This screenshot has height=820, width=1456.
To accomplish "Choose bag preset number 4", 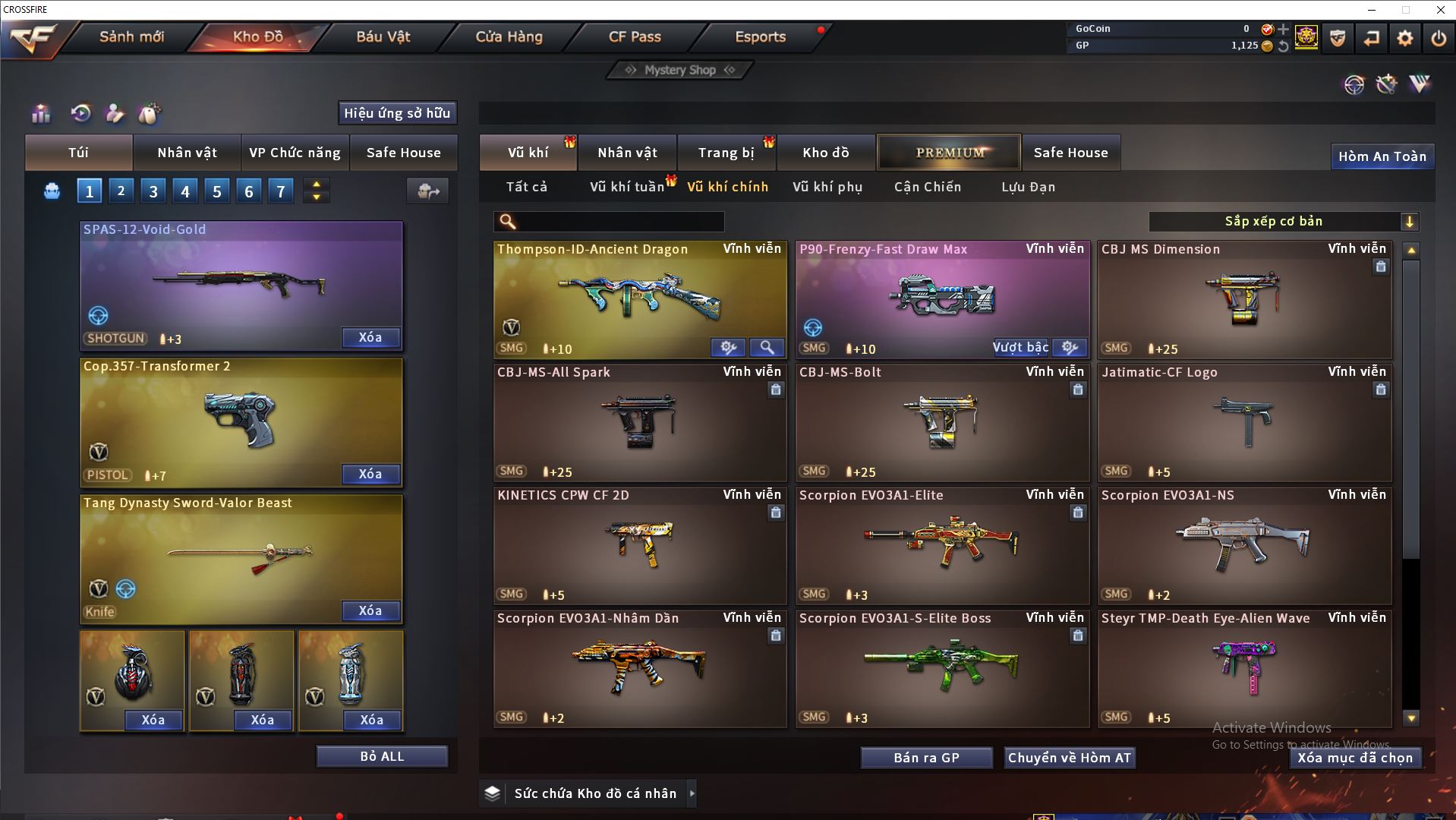I will (185, 191).
